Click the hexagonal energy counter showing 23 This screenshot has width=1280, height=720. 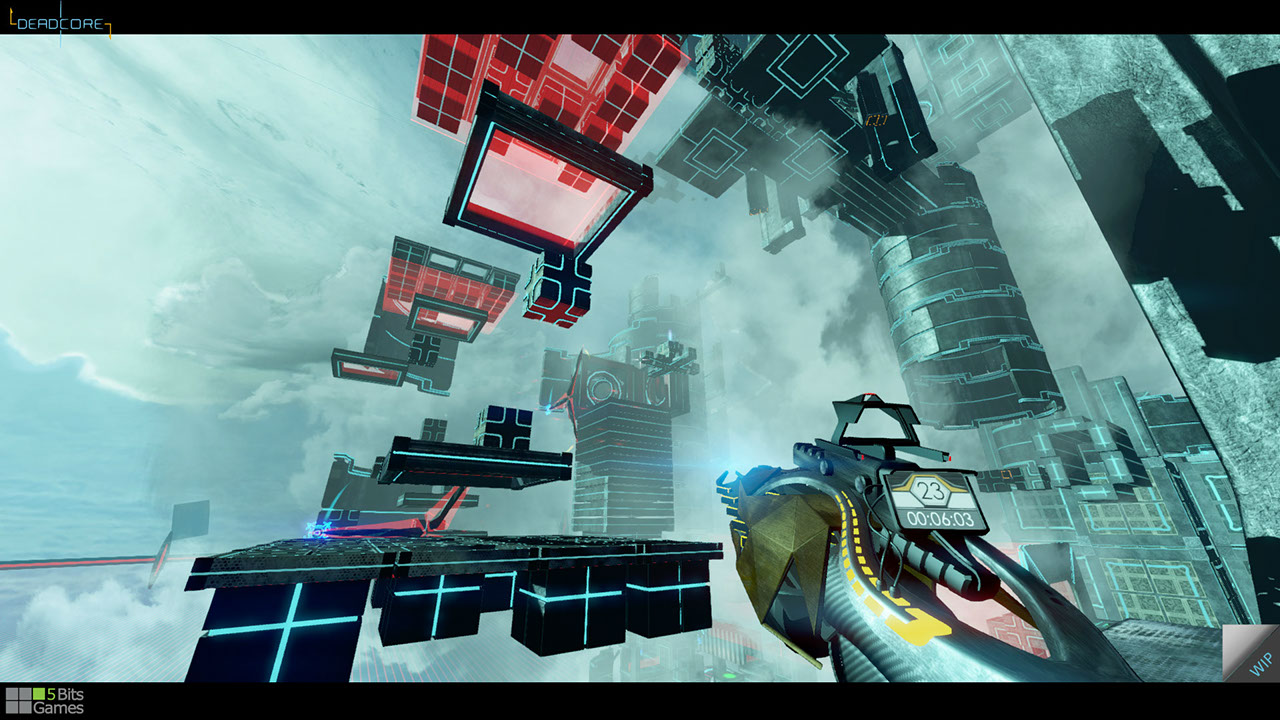[x=929, y=491]
